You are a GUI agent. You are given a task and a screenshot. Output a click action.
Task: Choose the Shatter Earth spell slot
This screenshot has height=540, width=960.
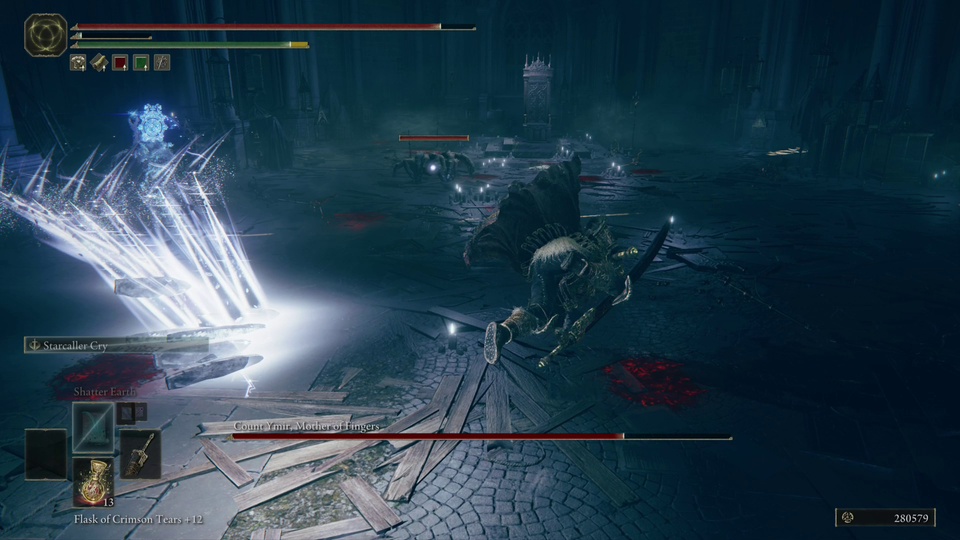[93, 425]
